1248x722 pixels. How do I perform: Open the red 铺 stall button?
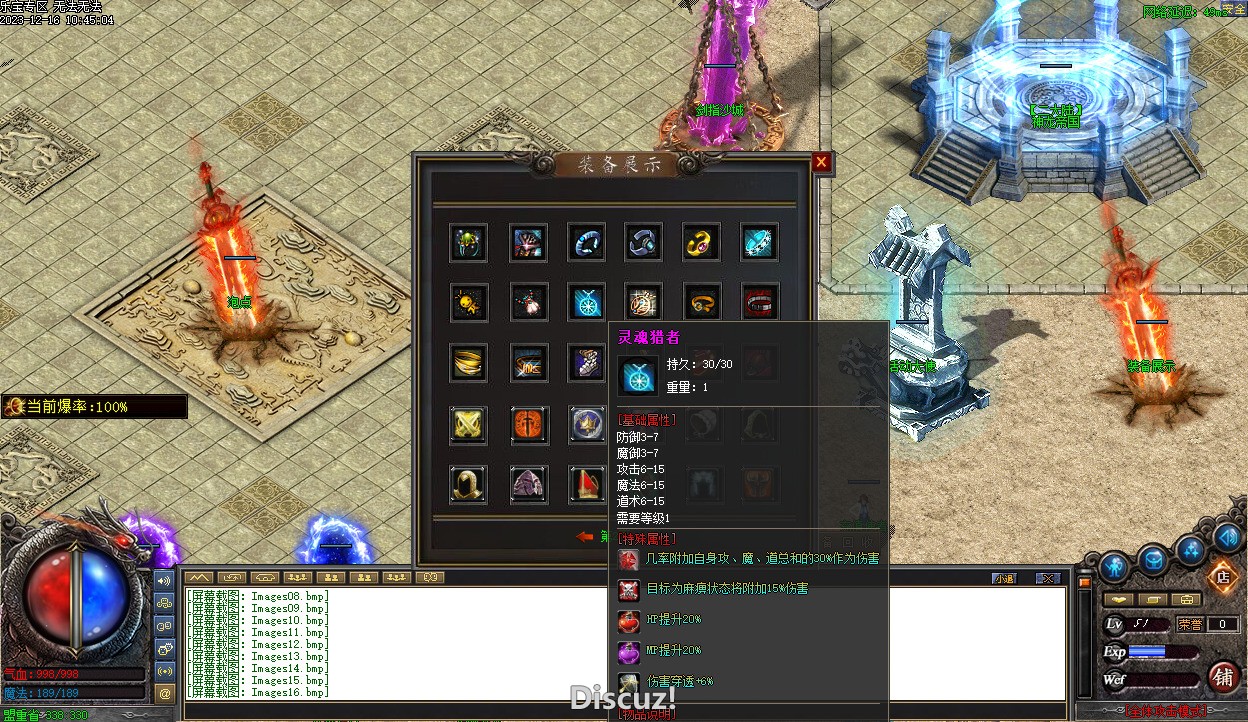pyautogui.click(x=1223, y=677)
